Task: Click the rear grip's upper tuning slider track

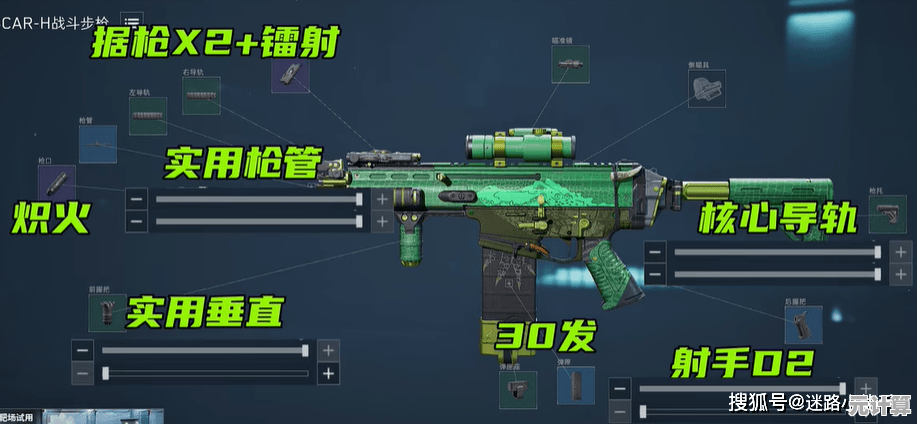Action: point(740,388)
